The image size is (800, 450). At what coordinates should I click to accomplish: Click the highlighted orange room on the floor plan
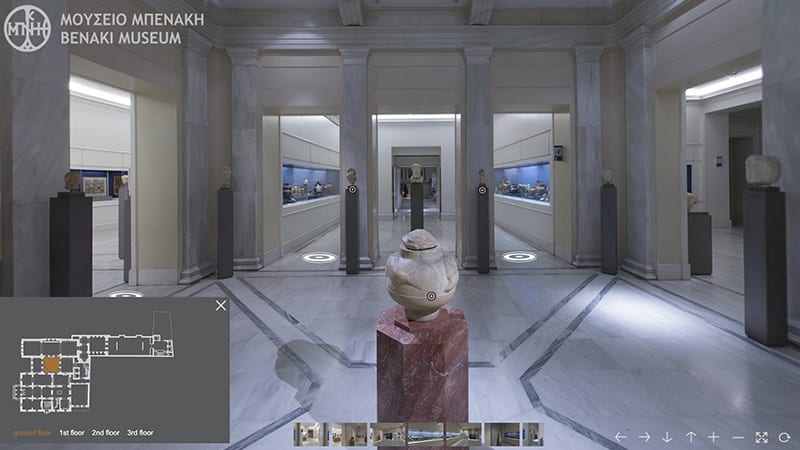click(x=51, y=364)
